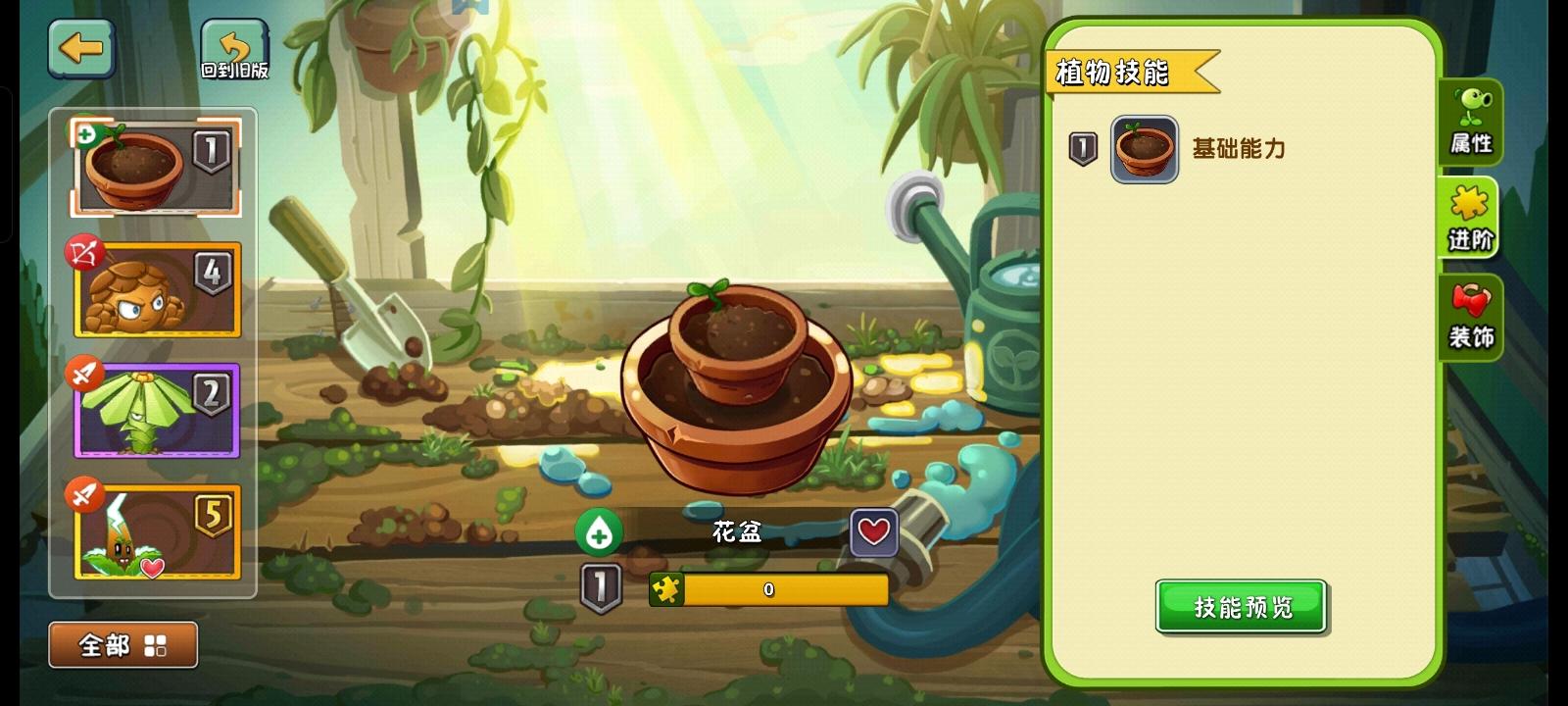
Task: Toggle the heart favorite icon next to 花盆
Action: coord(873,533)
